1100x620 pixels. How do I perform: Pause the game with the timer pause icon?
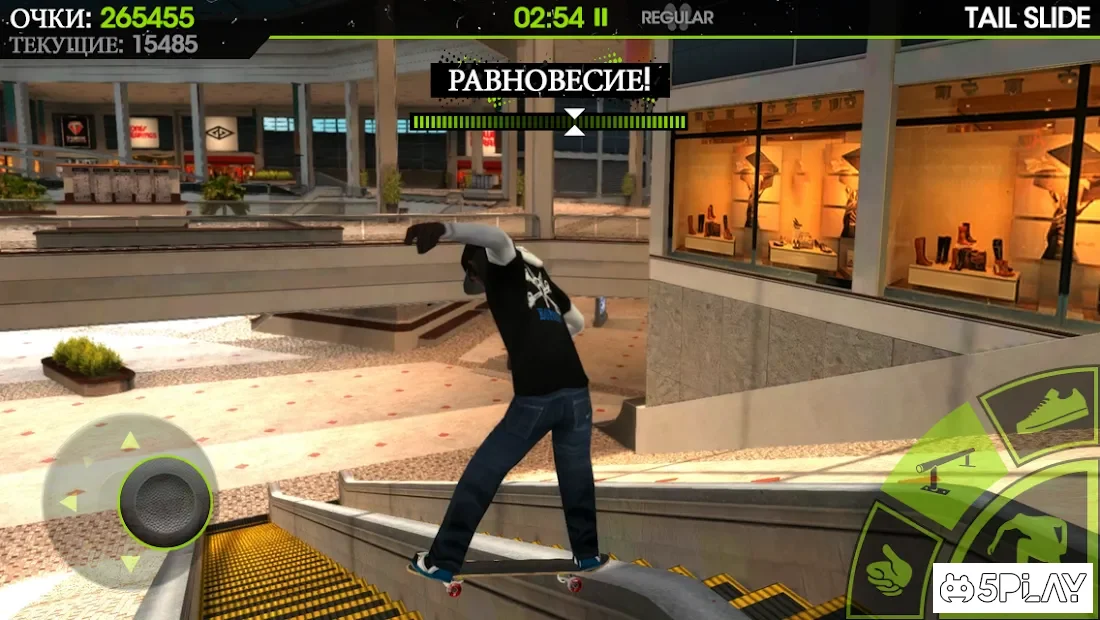click(600, 16)
